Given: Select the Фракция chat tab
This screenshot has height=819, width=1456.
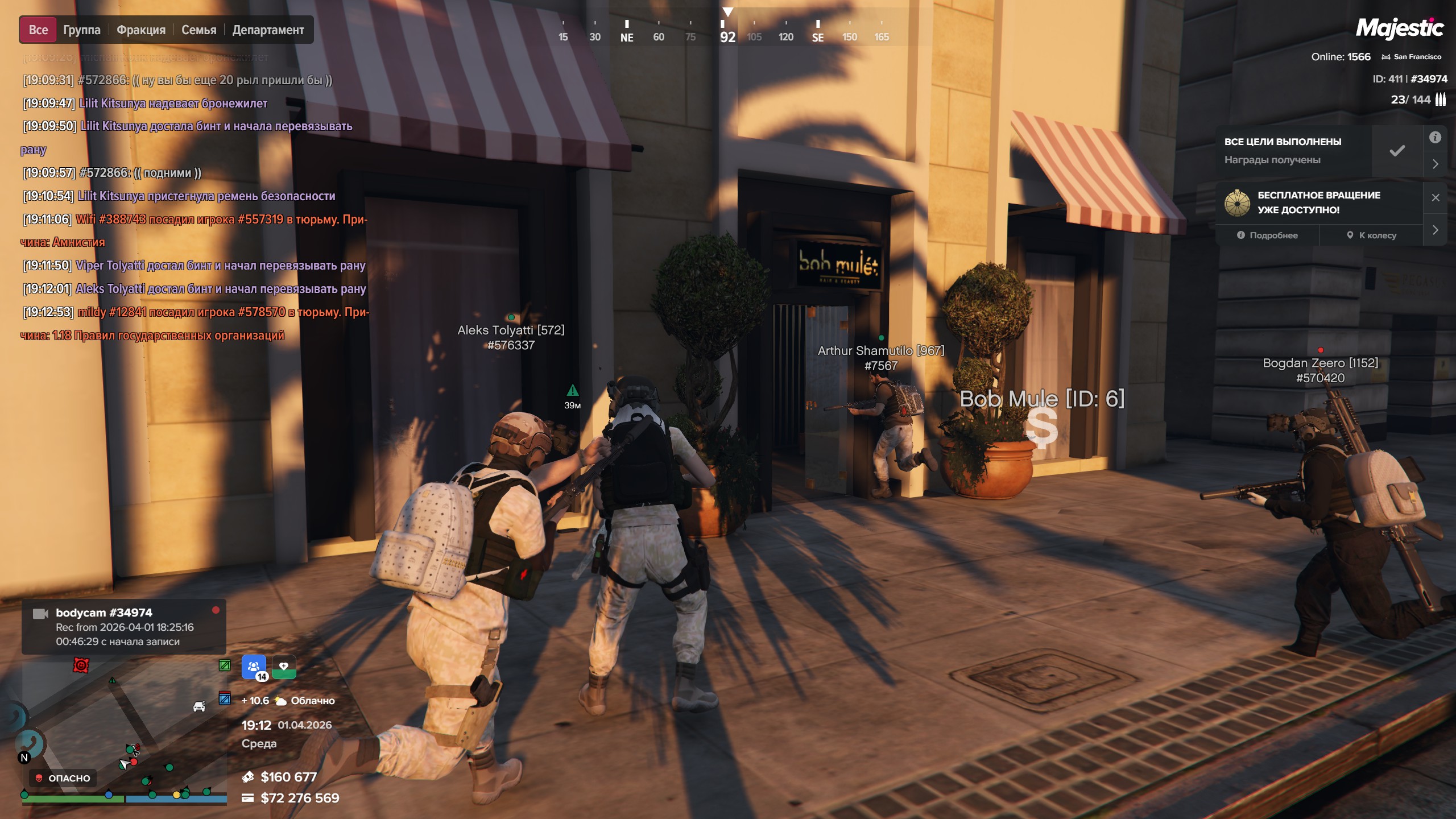Looking at the screenshot, I should (141, 30).
